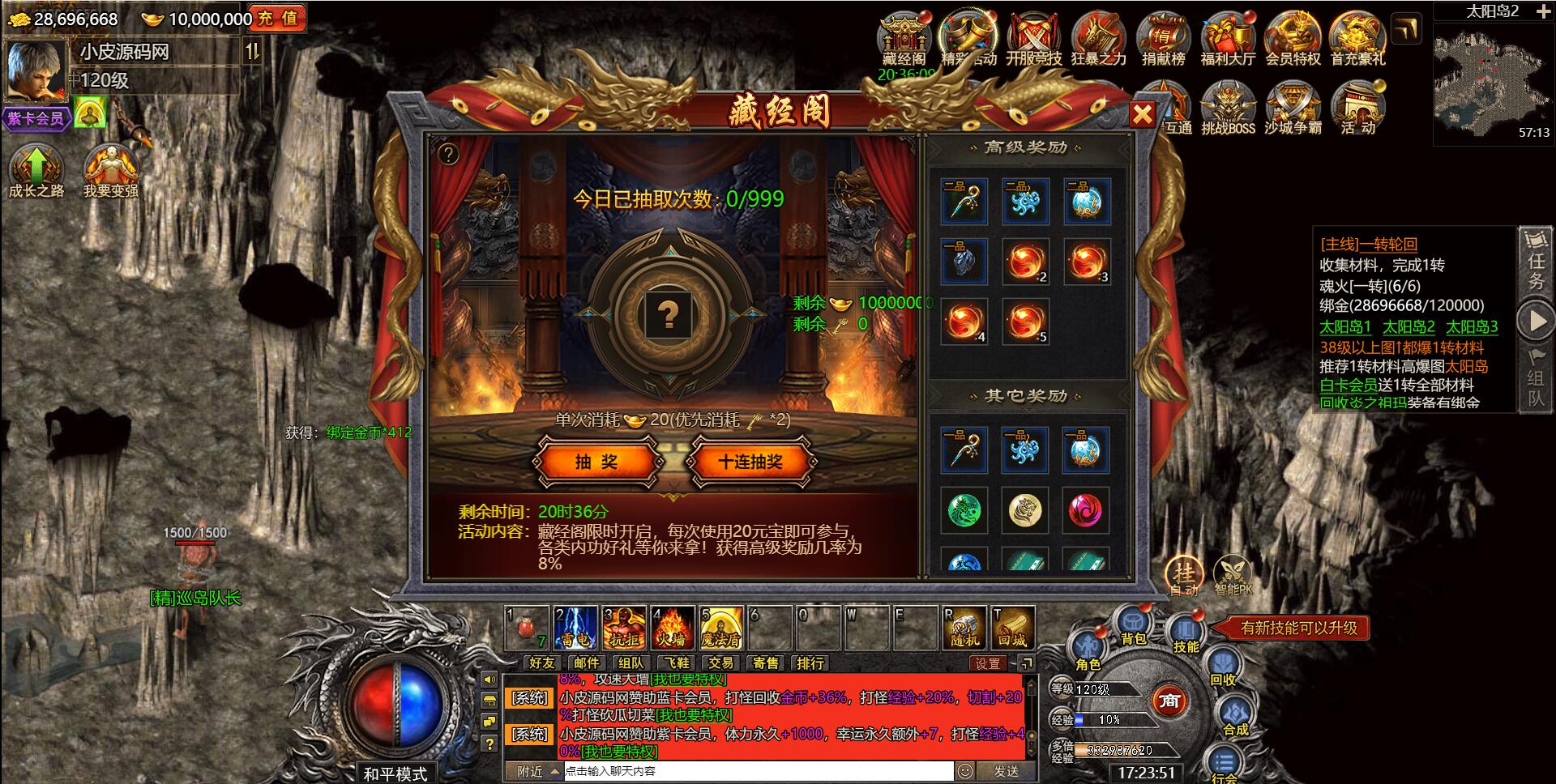Viewport: 1556px width, 784px height.
Task: Send the chat message with 发送
Action: [x=1005, y=771]
